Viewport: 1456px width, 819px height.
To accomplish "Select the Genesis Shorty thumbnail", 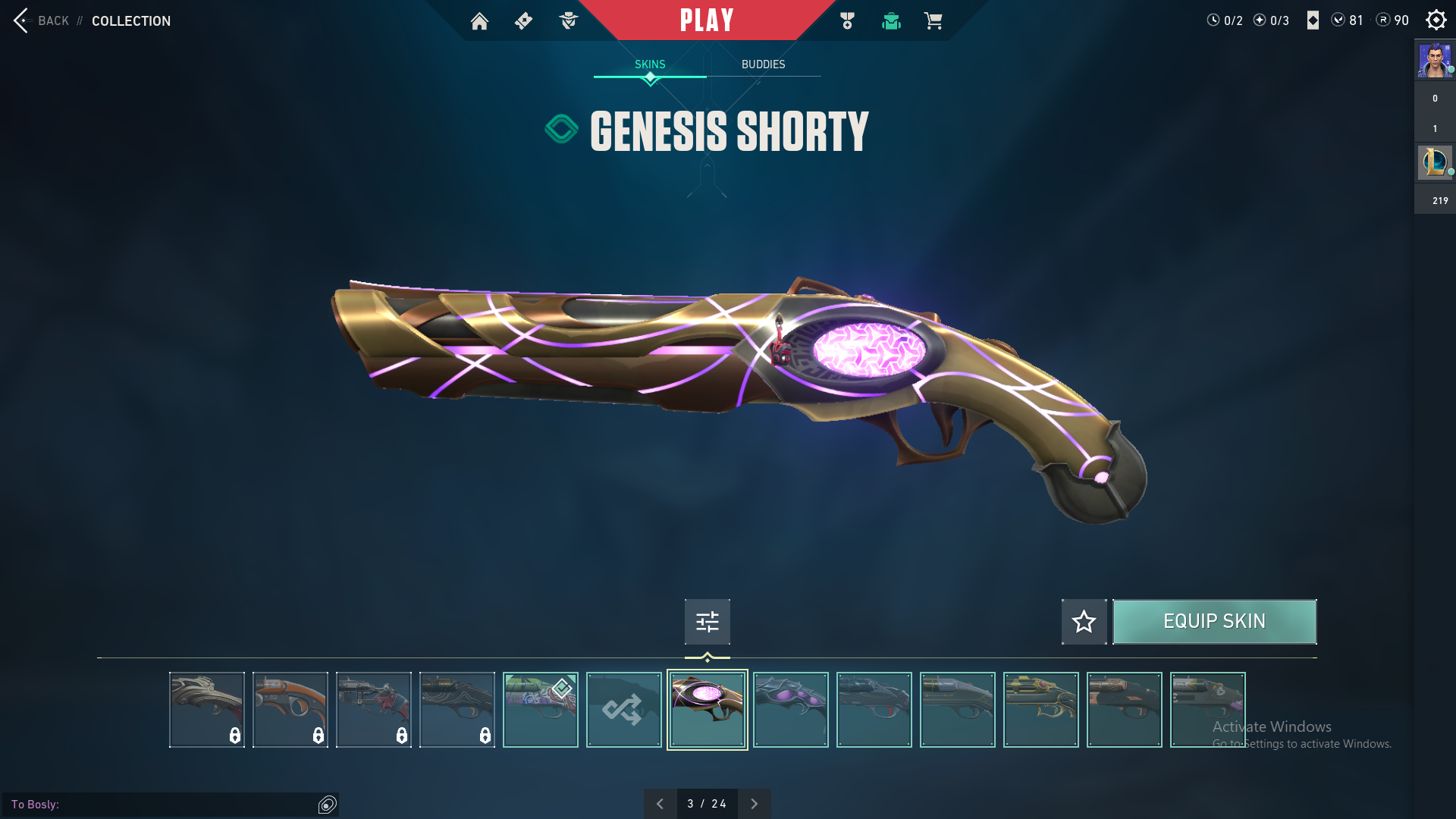I will [707, 710].
